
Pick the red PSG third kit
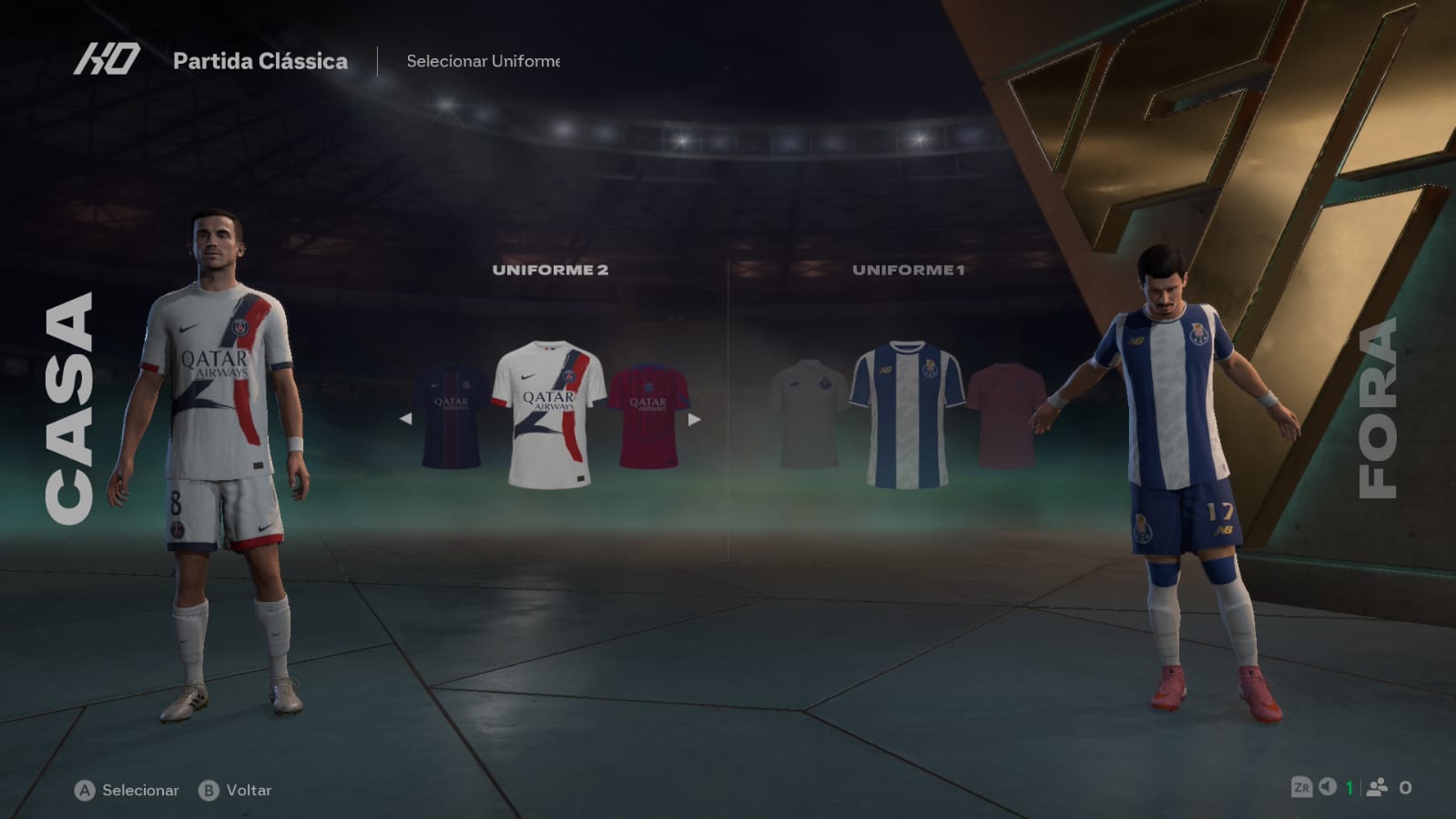pos(648,417)
